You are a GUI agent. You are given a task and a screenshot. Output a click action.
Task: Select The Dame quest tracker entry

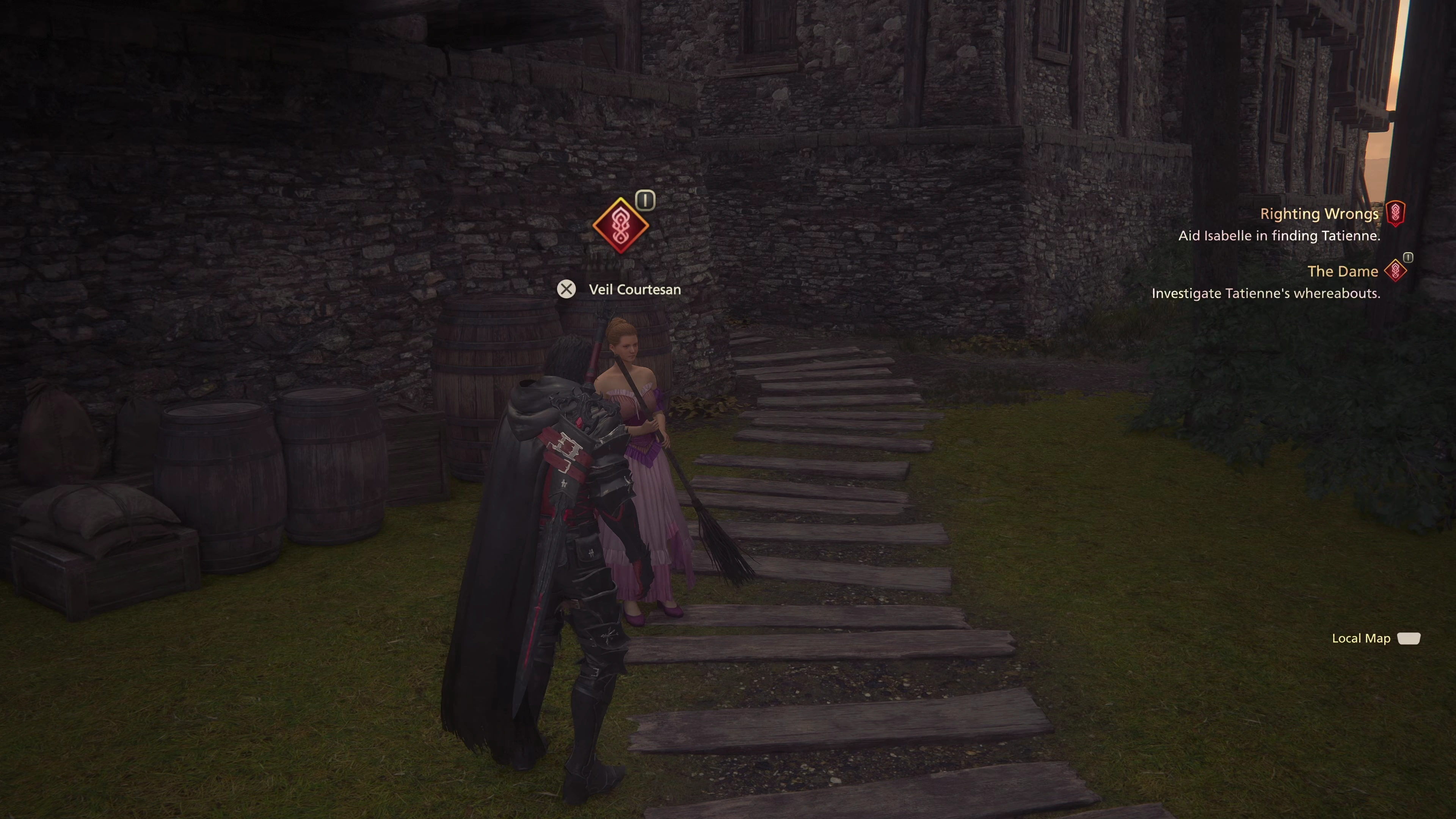pos(1342,272)
